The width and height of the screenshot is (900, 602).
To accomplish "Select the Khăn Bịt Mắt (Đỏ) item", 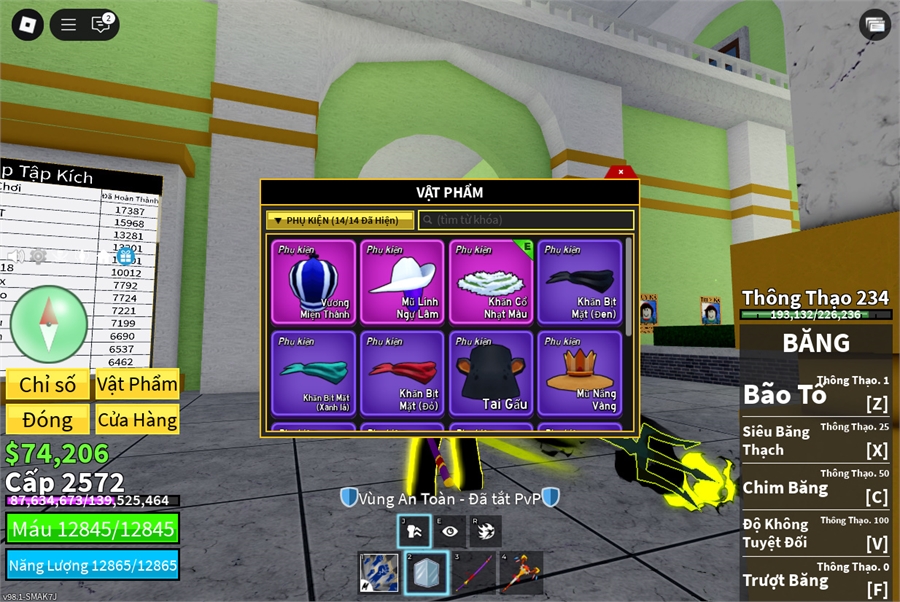I will tap(403, 373).
